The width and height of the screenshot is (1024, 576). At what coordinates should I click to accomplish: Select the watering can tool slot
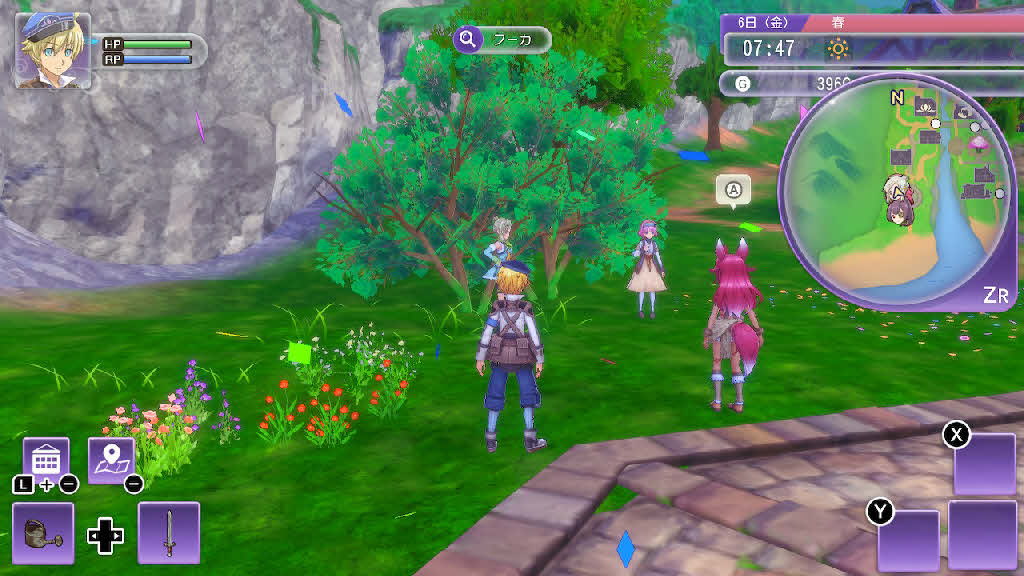(43, 533)
